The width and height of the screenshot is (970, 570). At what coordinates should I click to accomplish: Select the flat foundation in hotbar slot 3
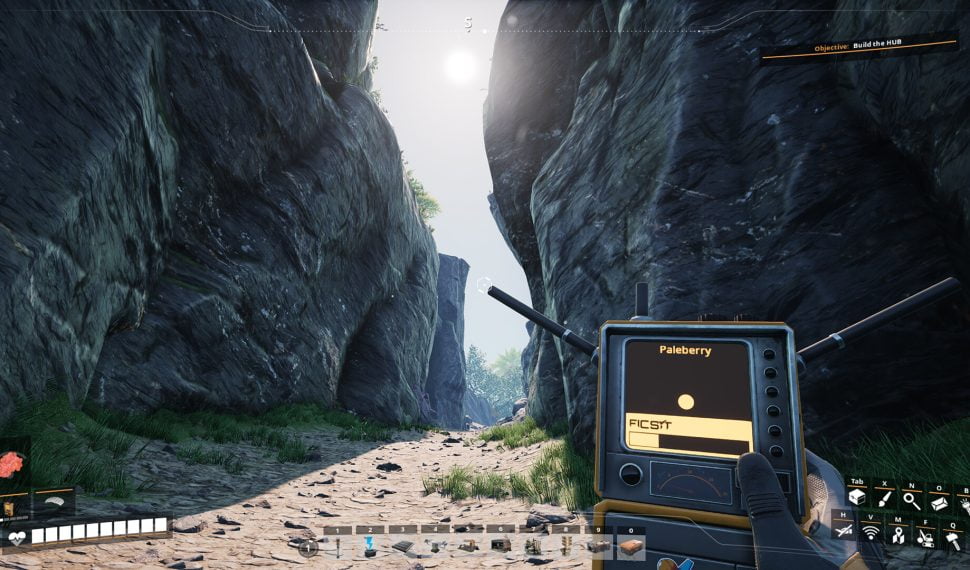click(402, 546)
